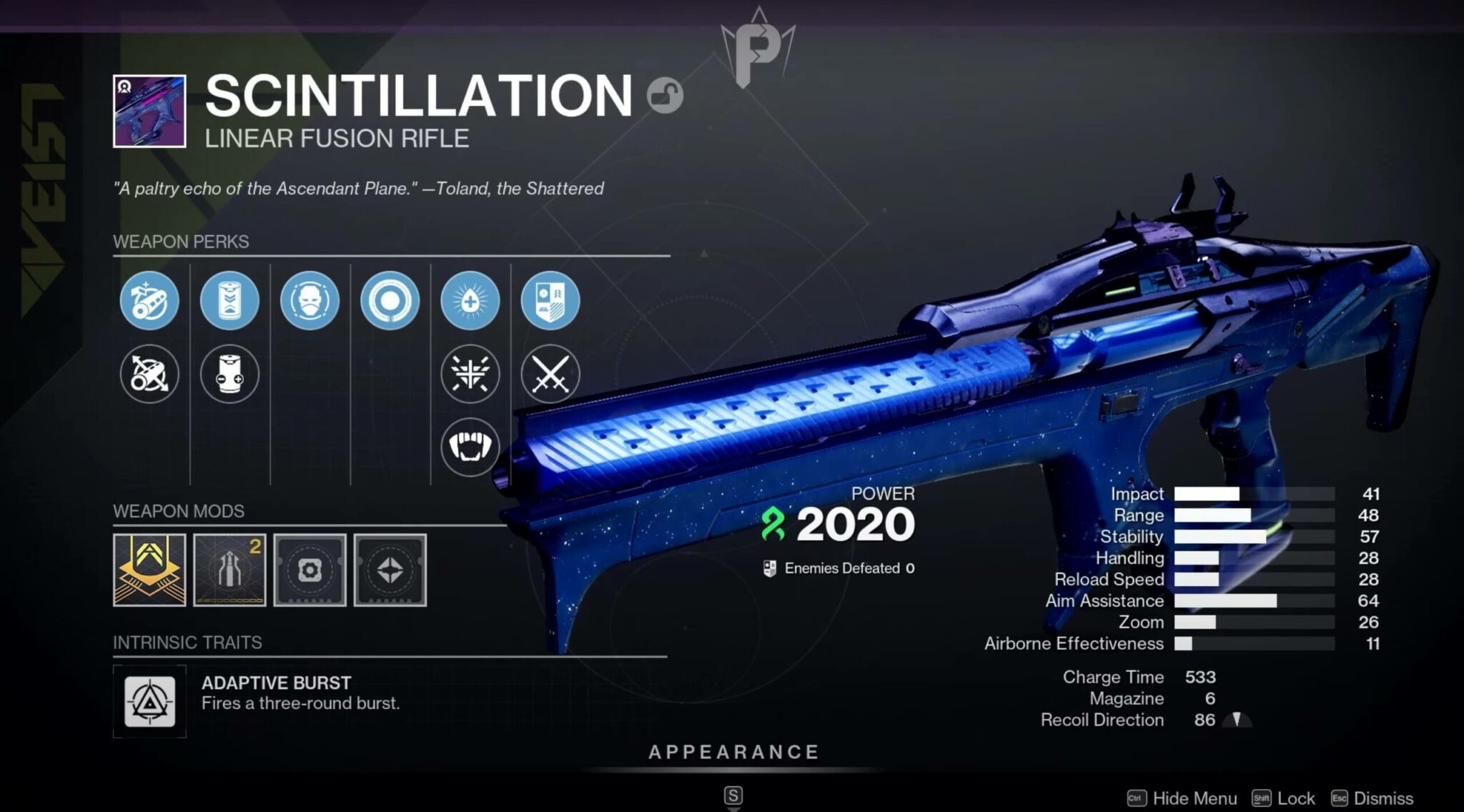Select the fang-shaped trait perk

(470, 445)
